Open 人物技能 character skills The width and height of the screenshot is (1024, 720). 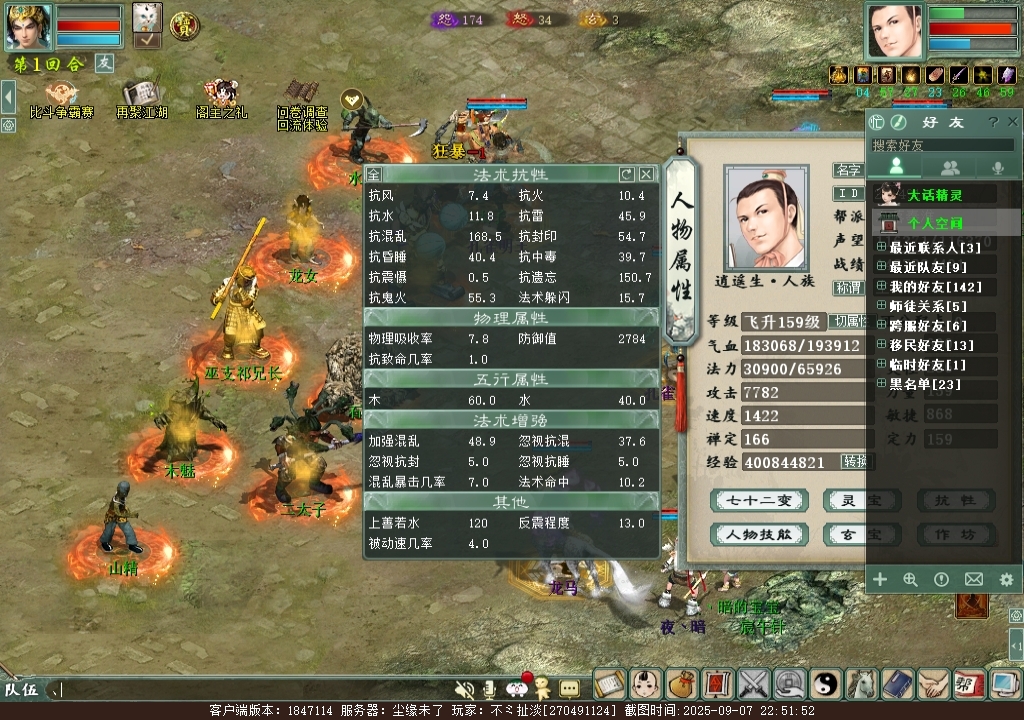[x=759, y=534]
